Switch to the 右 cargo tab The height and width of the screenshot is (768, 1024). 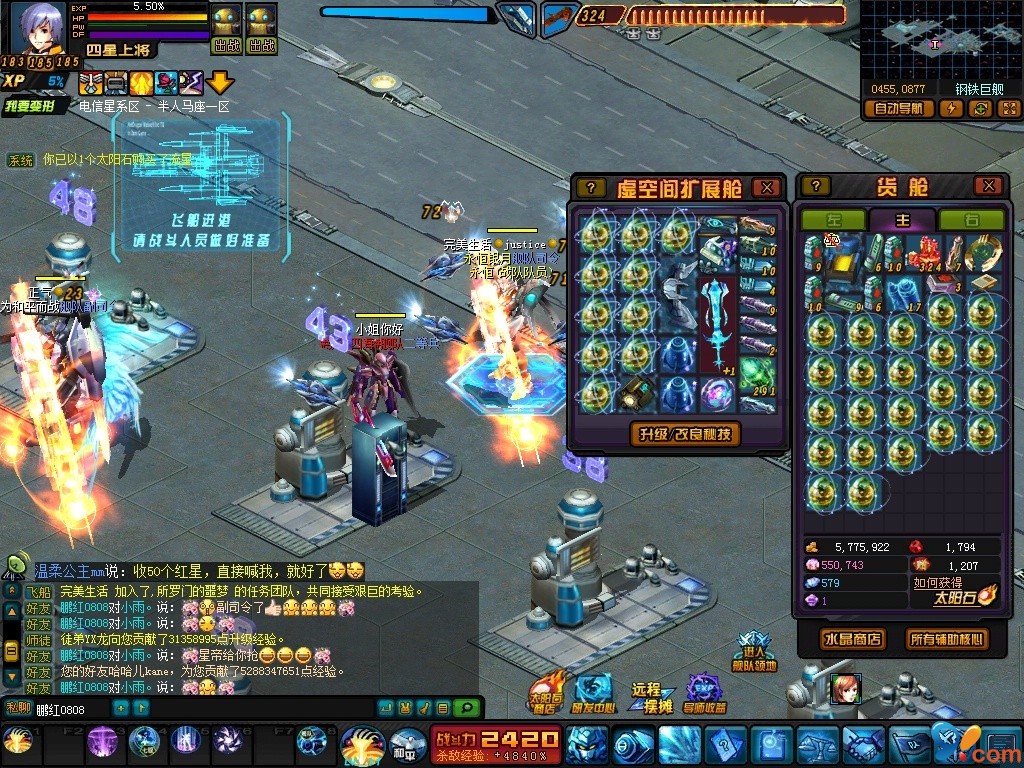(x=972, y=220)
